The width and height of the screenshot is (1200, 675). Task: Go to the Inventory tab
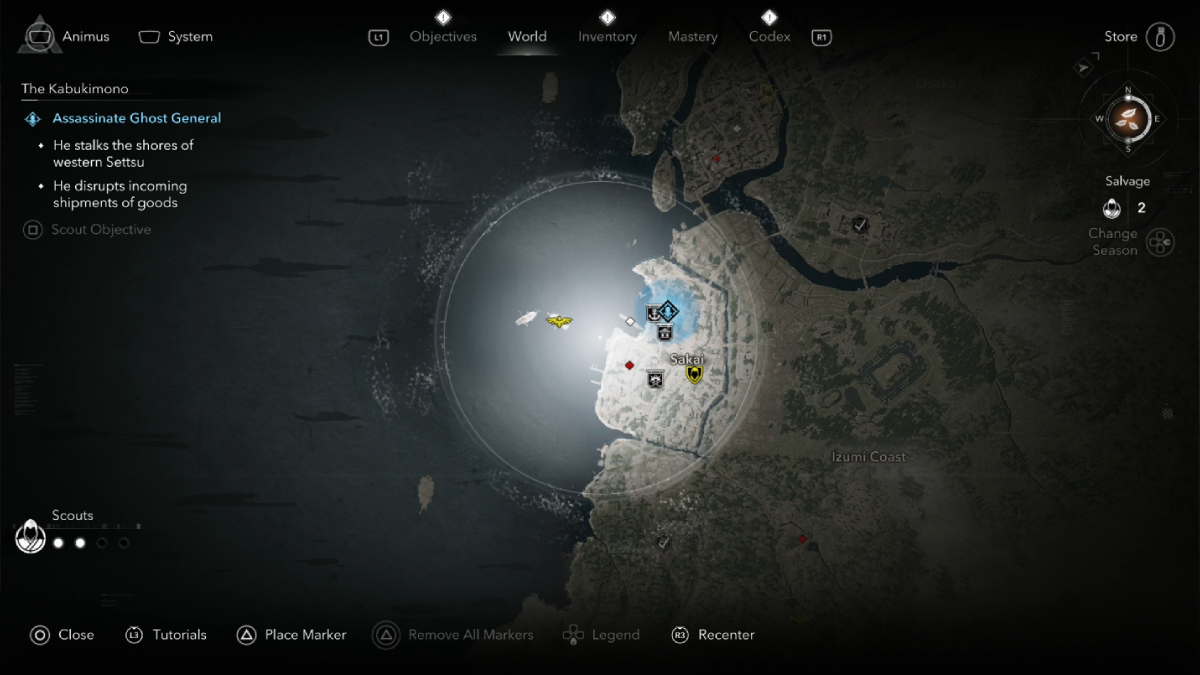607,37
